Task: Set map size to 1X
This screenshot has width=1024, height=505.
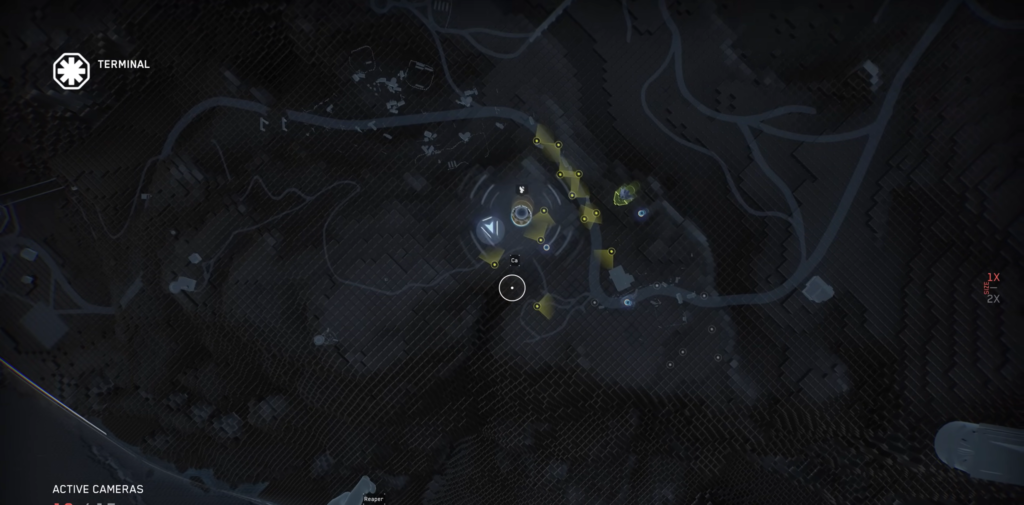Action: (993, 277)
